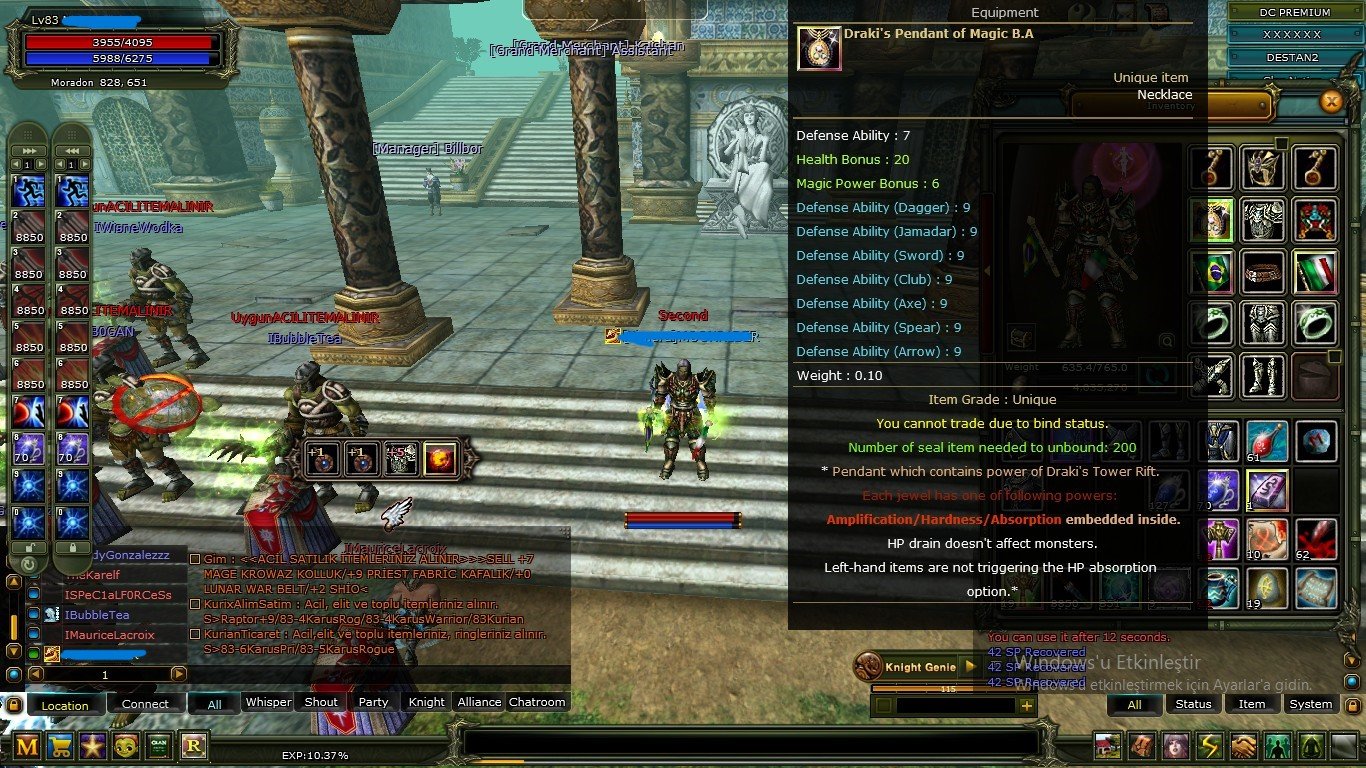Tick the checkbox beside KurianTicaret's message
This screenshot has height=768, width=1366.
(195, 633)
